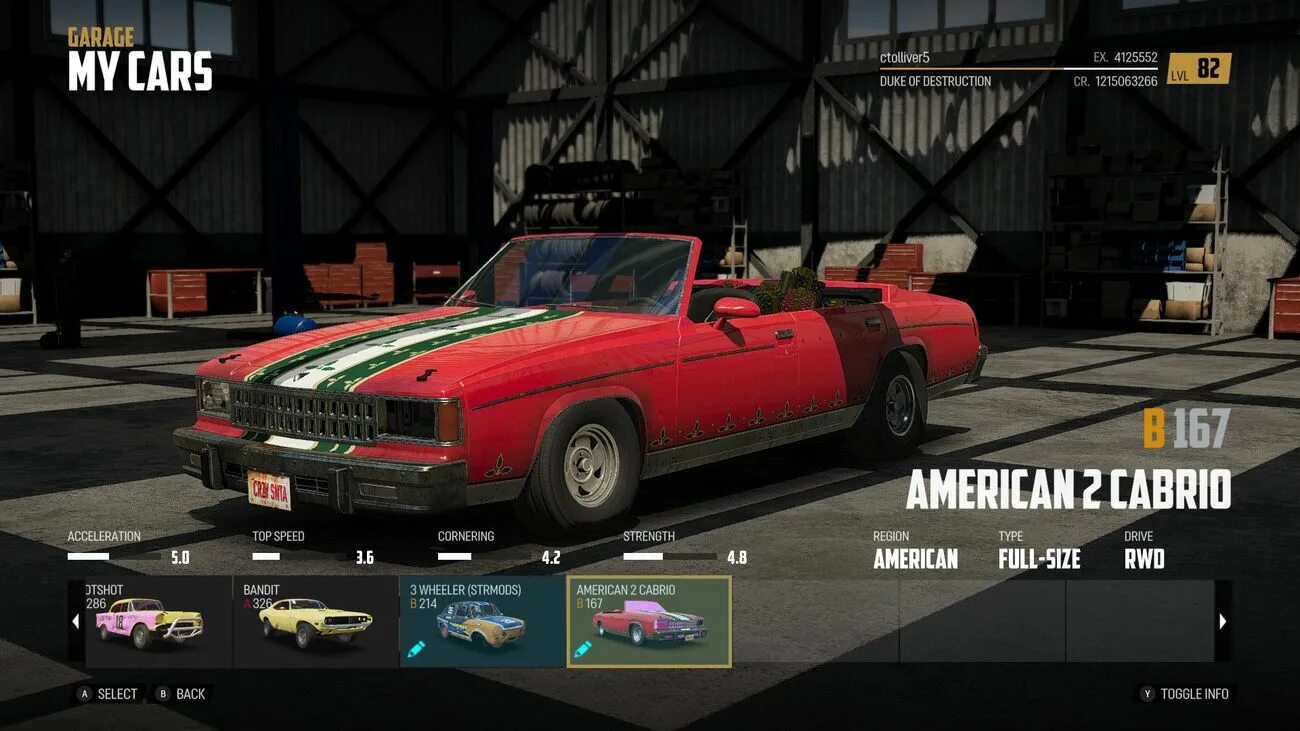Select the Bandit car tile
Image resolution: width=1300 pixels, height=731 pixels.
(315, 621)
